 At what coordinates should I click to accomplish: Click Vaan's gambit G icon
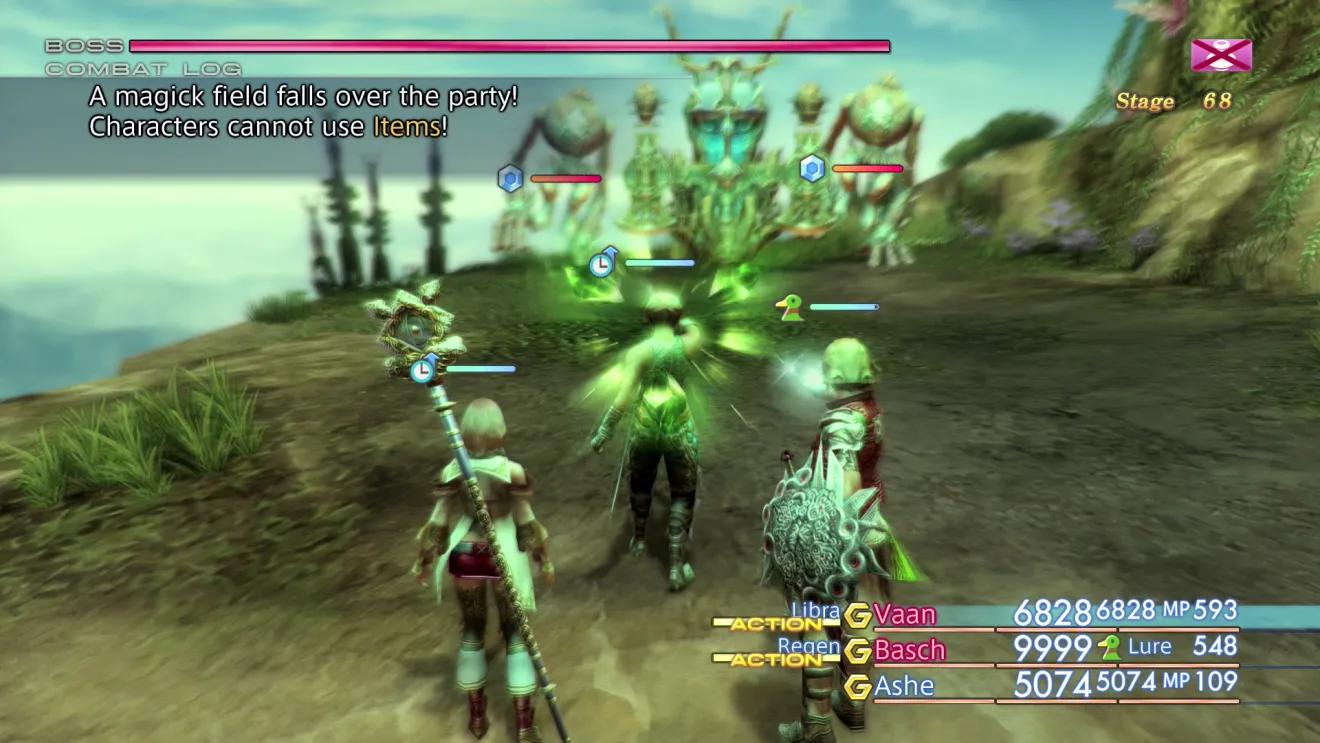[x=857, y=615]
